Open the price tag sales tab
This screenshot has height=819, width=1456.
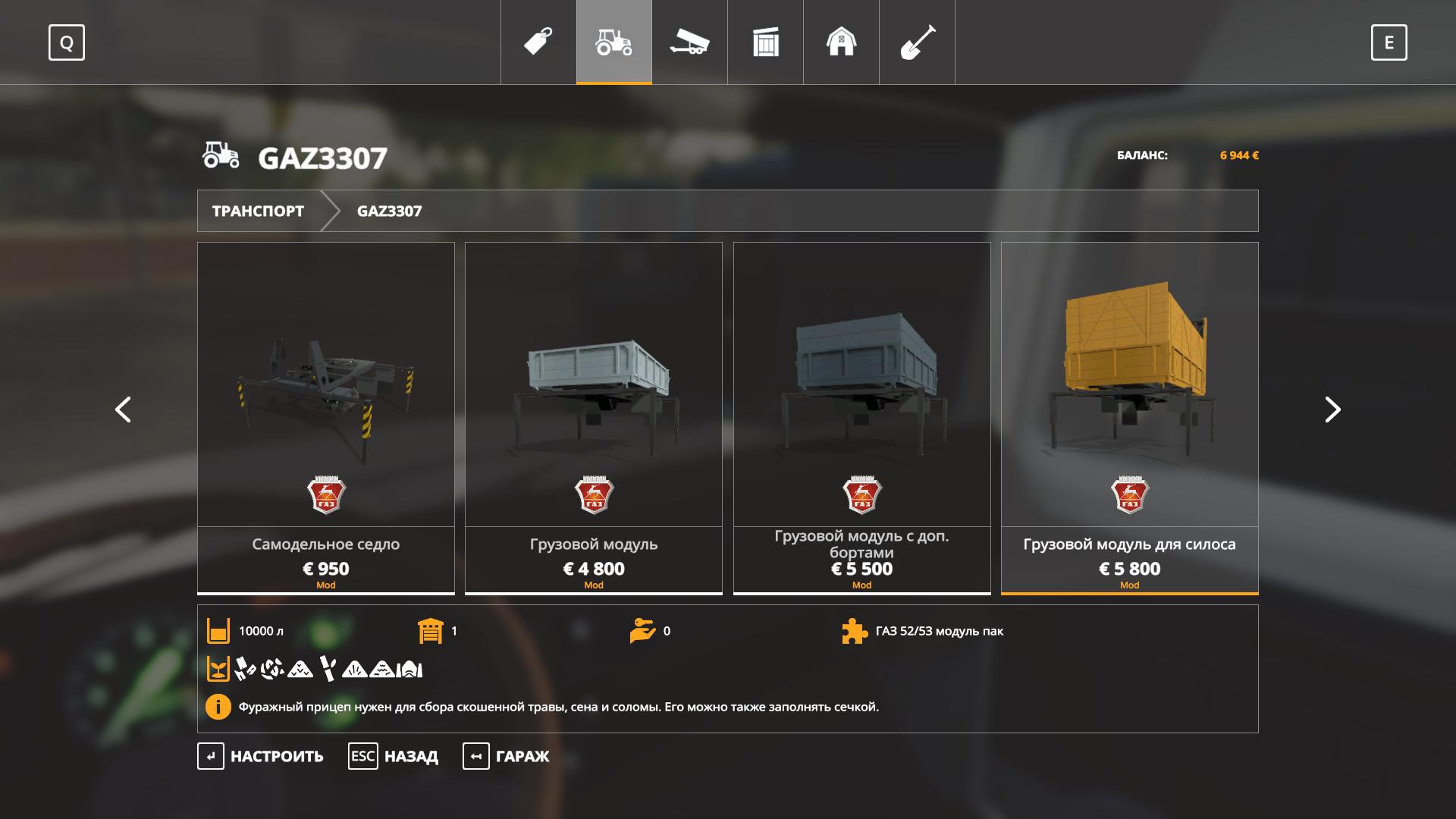(538, 42)
